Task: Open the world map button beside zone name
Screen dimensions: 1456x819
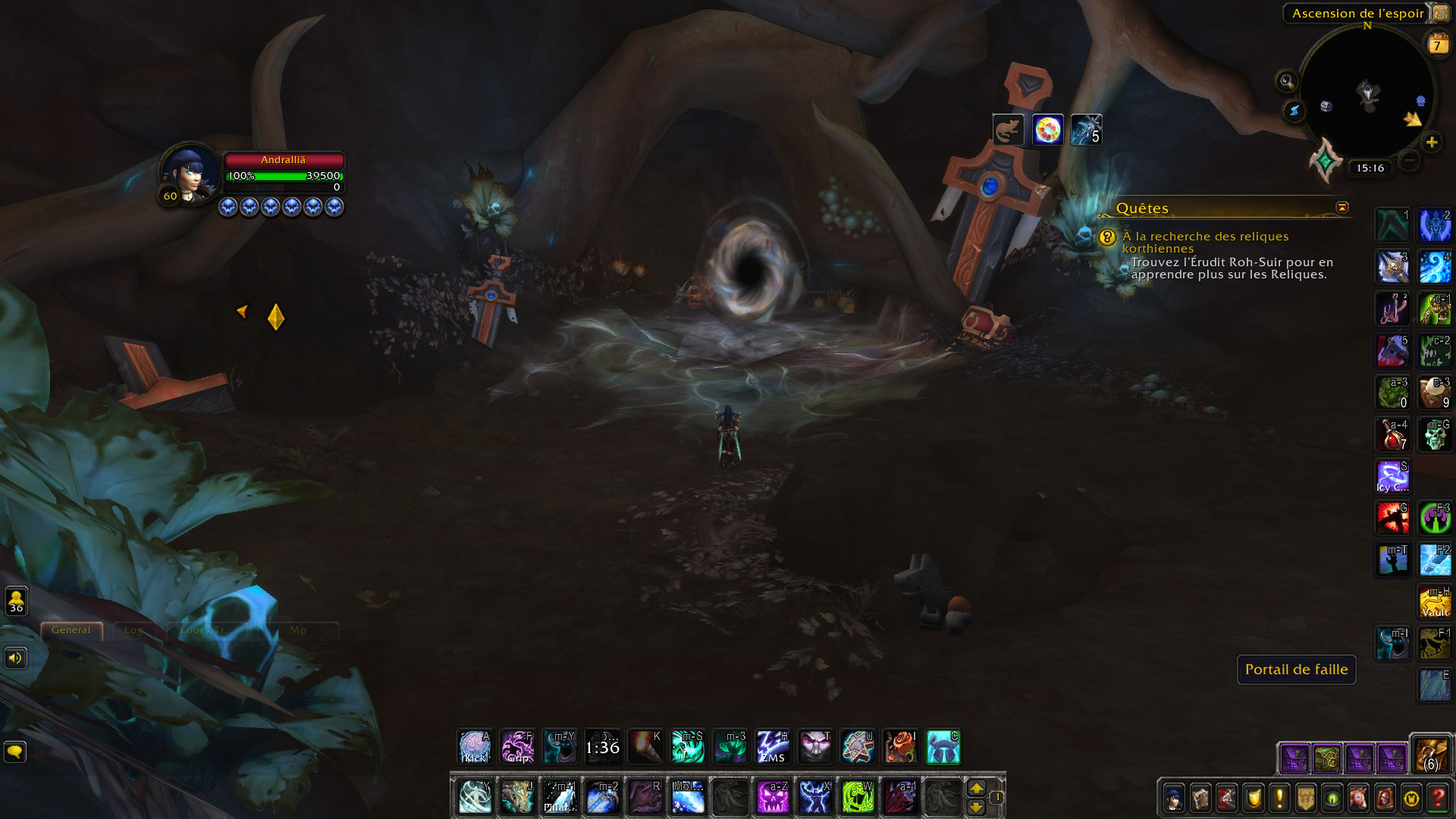Action: click(1440, 13)
